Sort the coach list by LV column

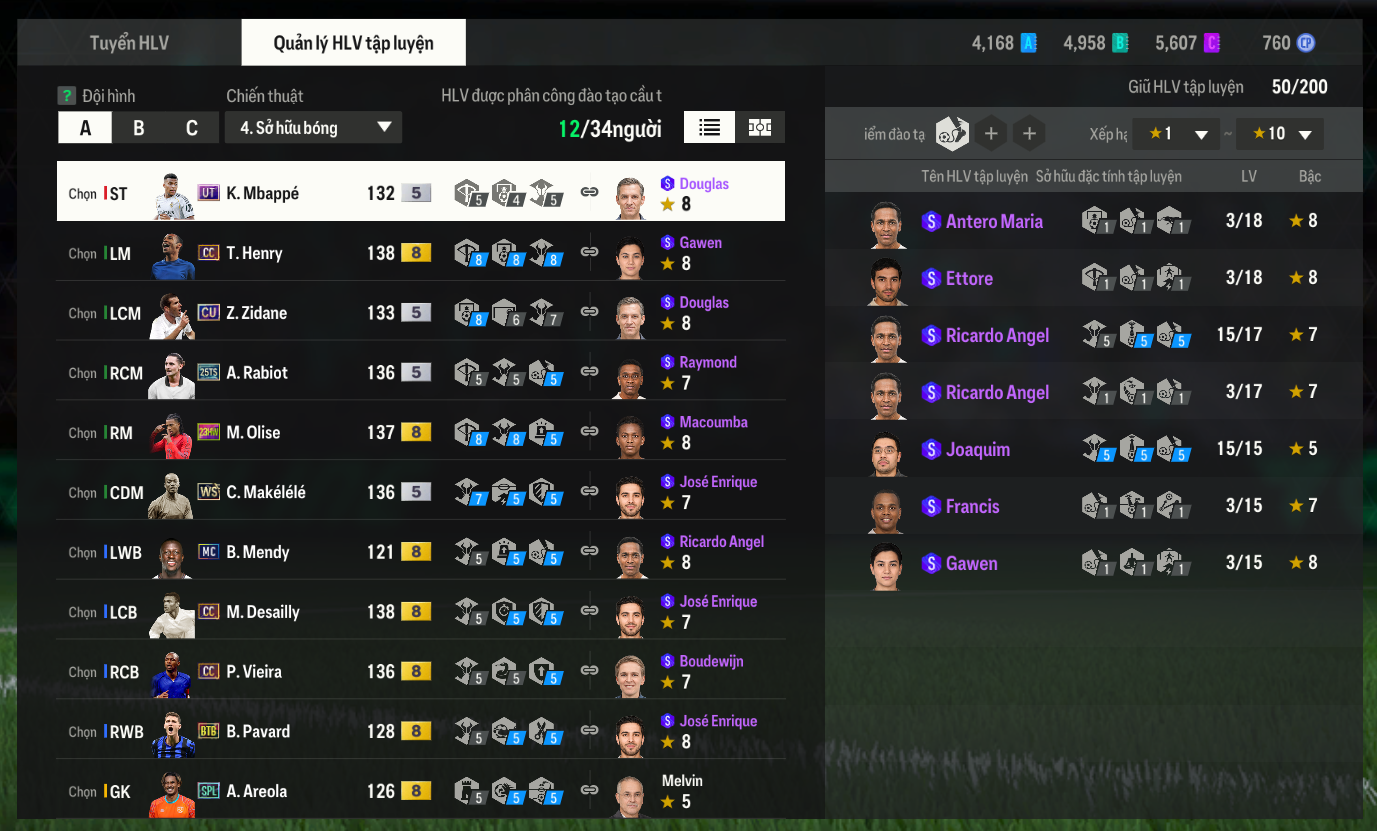click(x=1248, y=177)
